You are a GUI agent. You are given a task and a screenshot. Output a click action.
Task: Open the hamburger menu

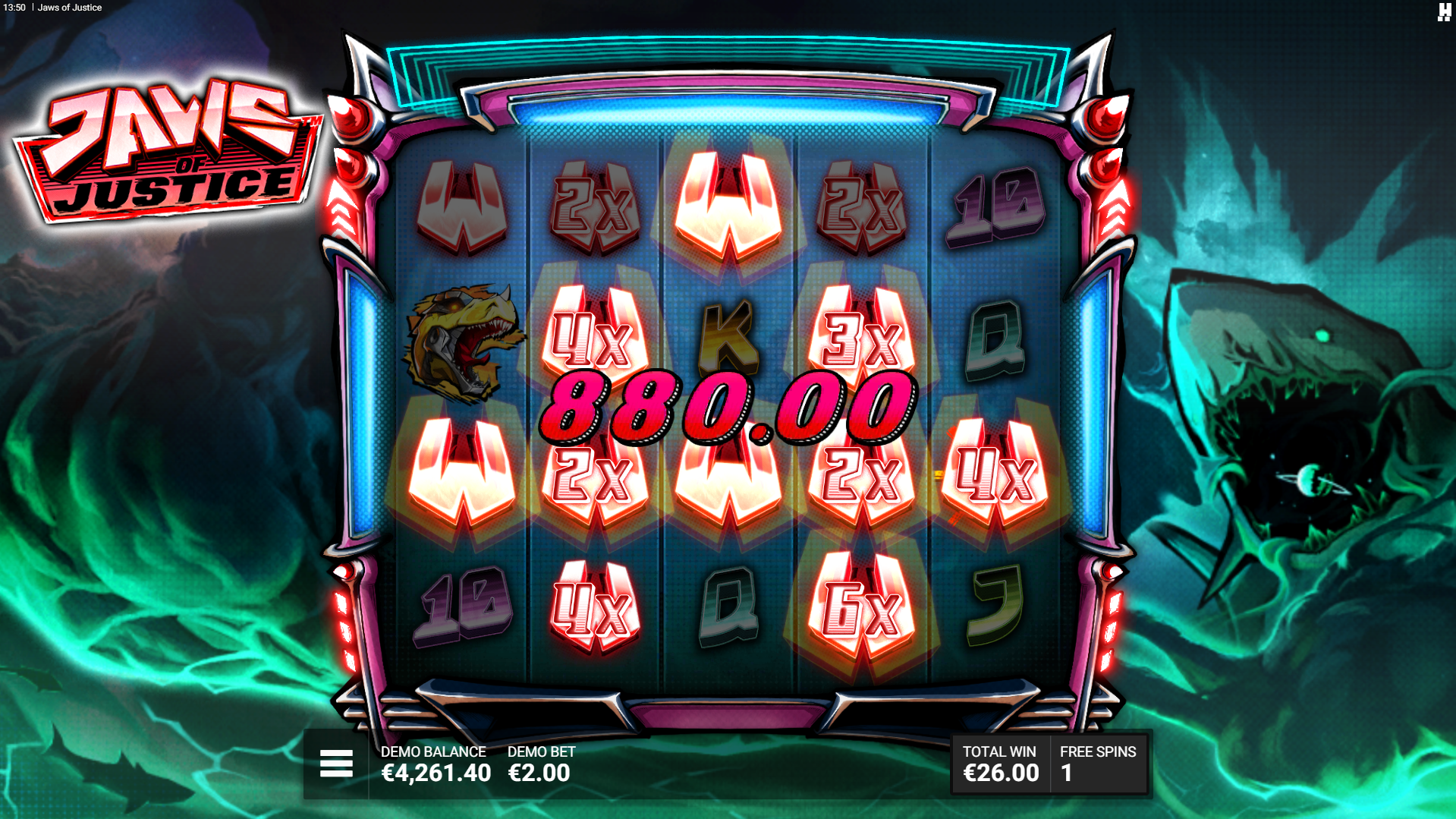point(336,764)
